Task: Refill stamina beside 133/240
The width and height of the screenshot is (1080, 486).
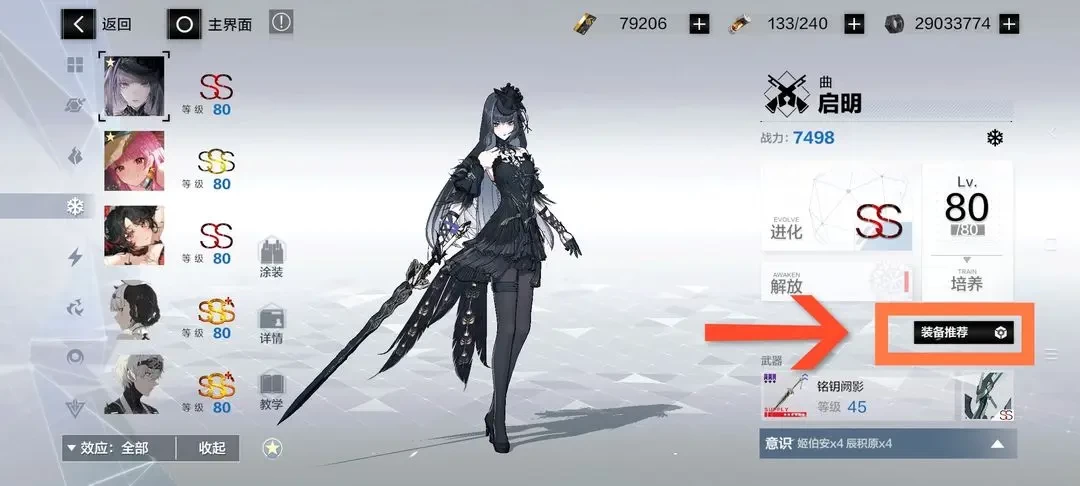Action: click(853, 24)
